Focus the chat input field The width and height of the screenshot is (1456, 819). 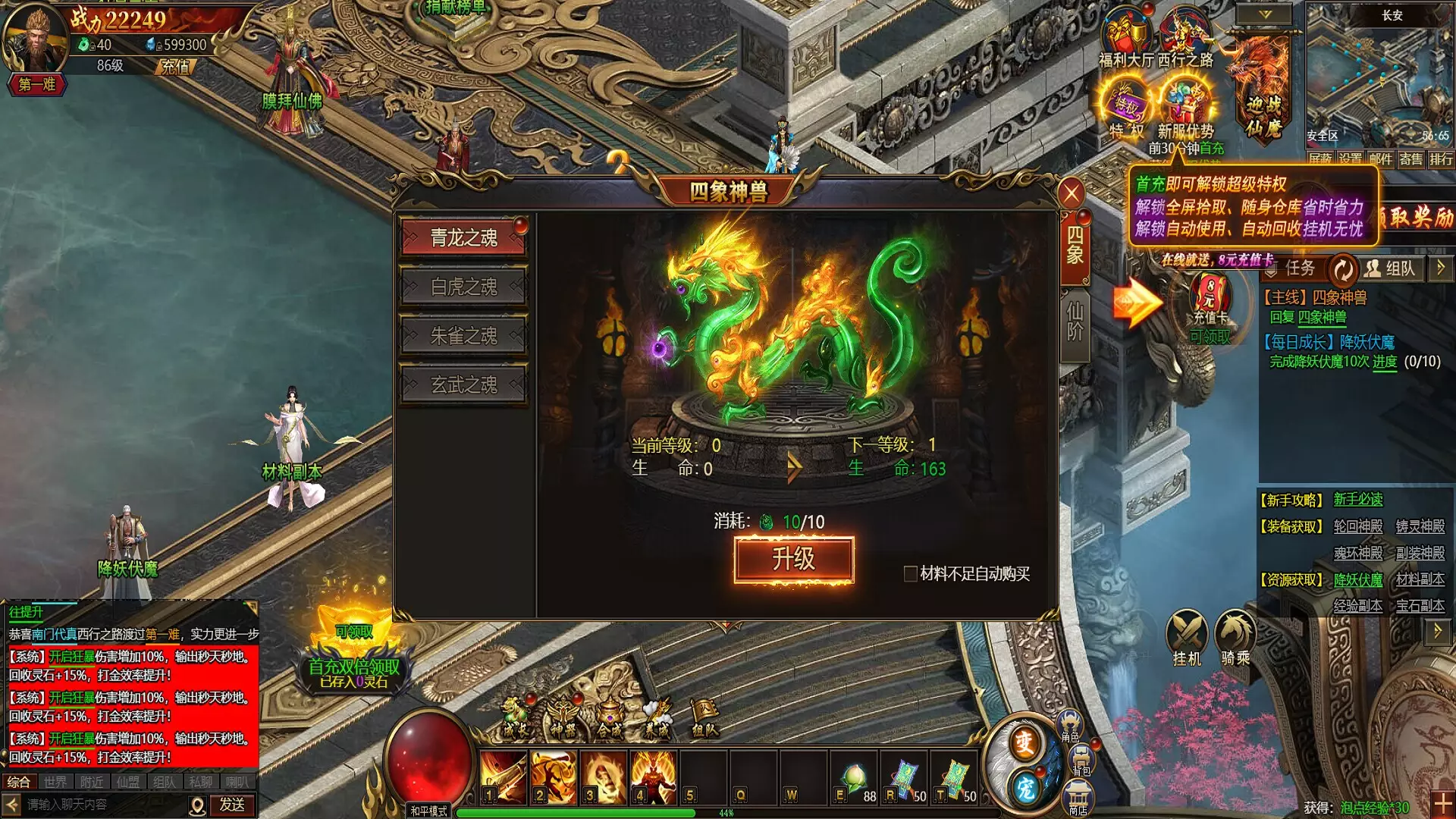coord(102,805)
